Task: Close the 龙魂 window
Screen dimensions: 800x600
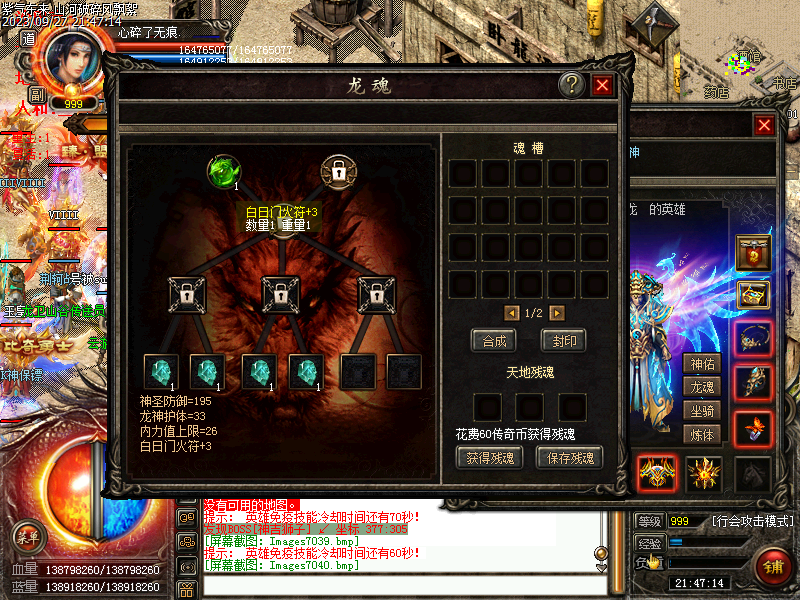Action: tap(602, 85)
